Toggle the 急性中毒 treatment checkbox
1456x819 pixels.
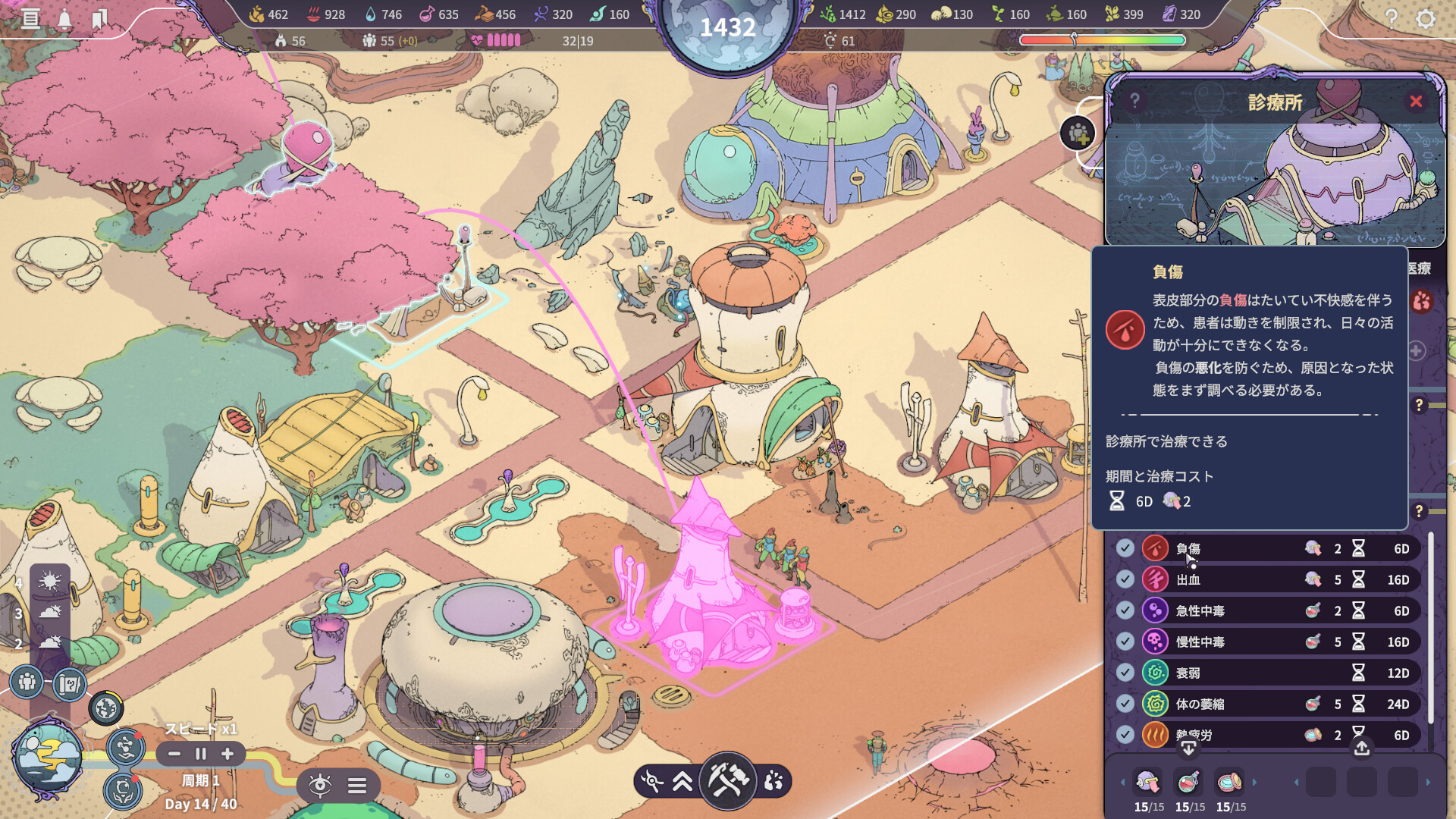1125,610
